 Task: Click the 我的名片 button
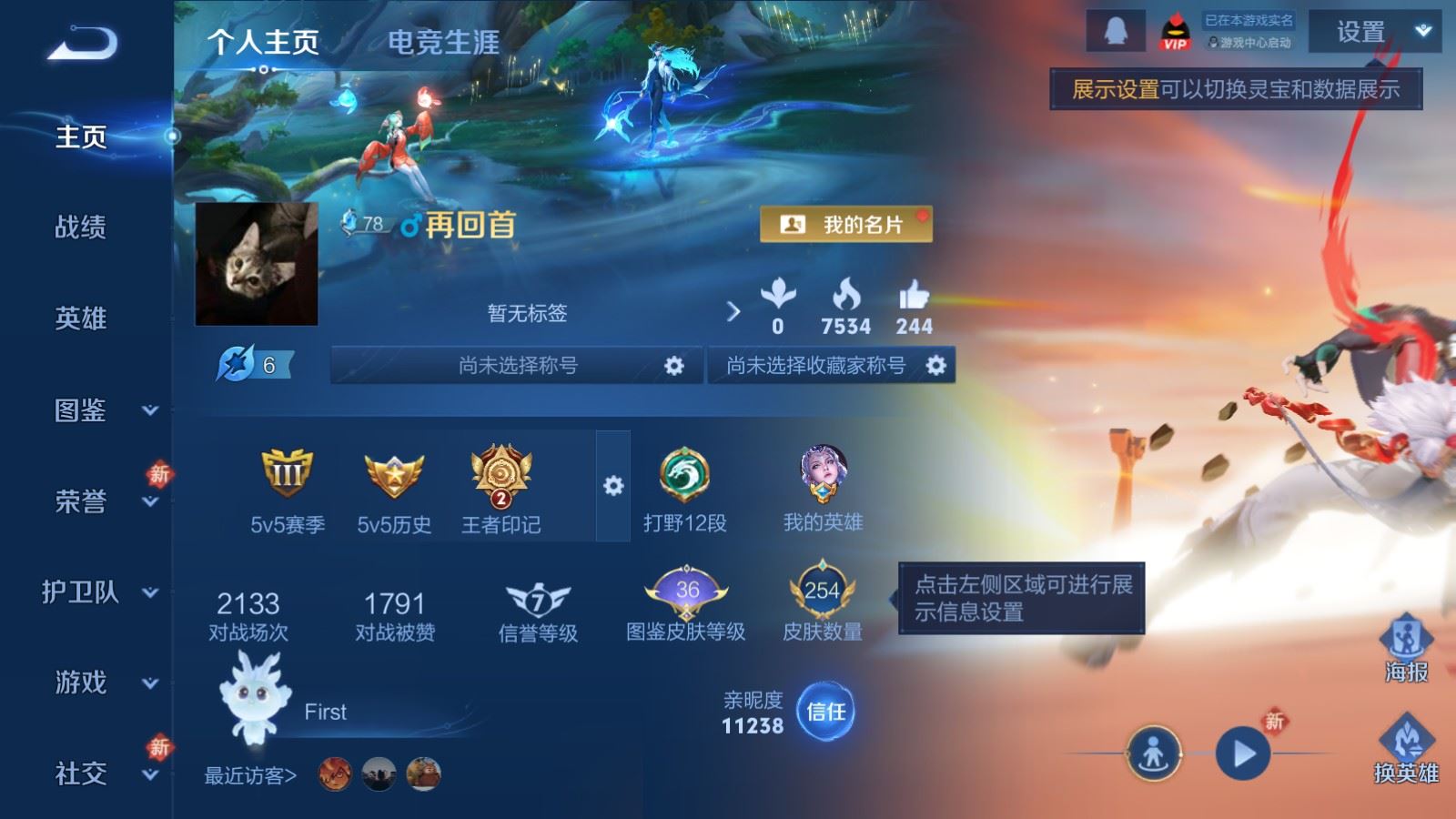[x=846, y=225]
